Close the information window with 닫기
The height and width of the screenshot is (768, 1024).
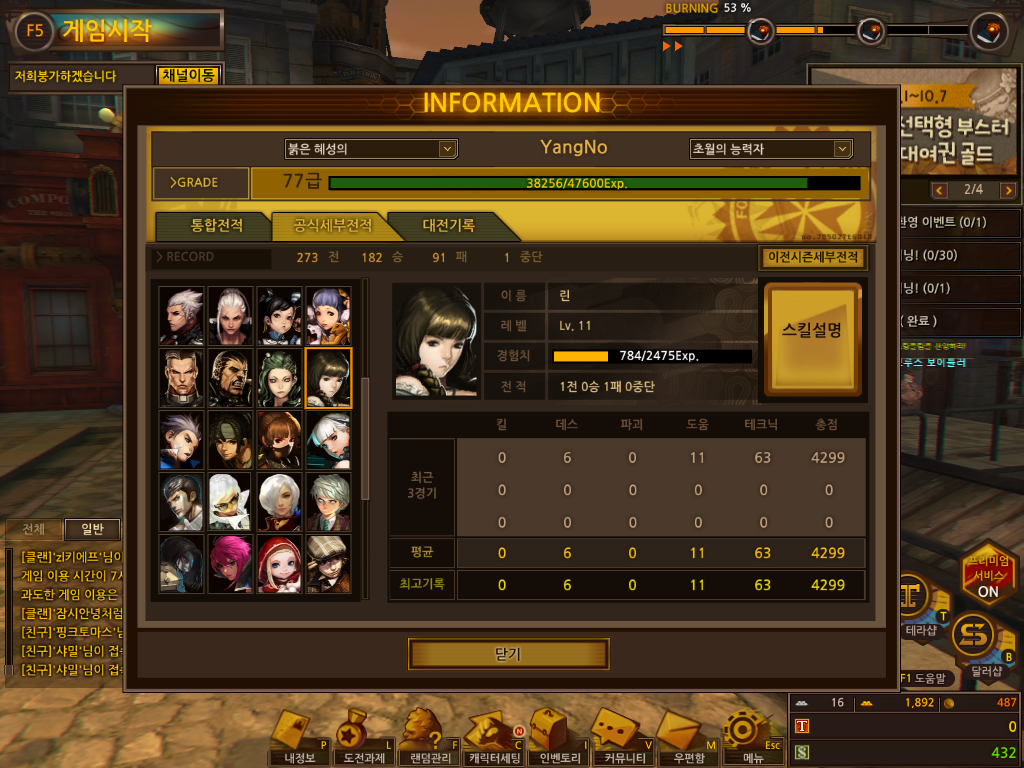(508, 654)
